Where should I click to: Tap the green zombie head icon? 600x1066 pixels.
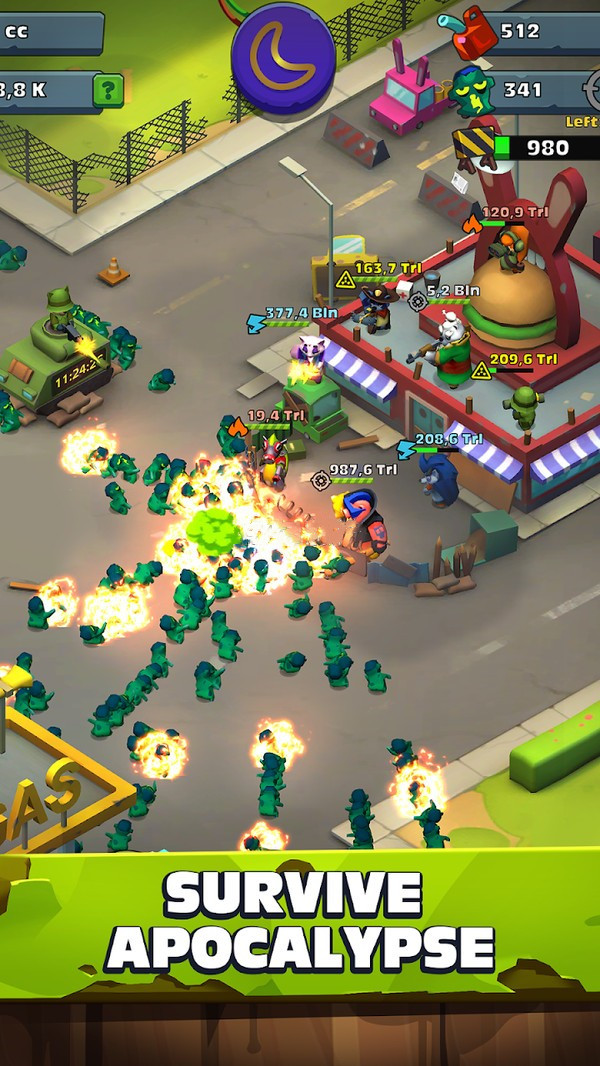coord(469,91)
